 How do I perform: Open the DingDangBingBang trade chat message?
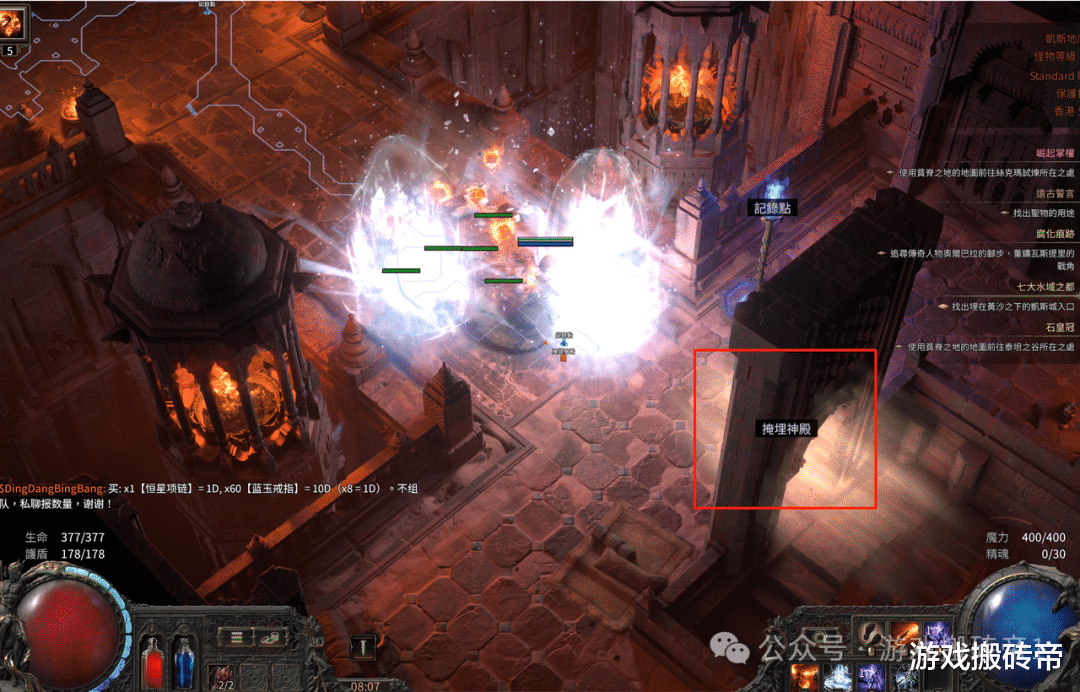click(58, 488)
